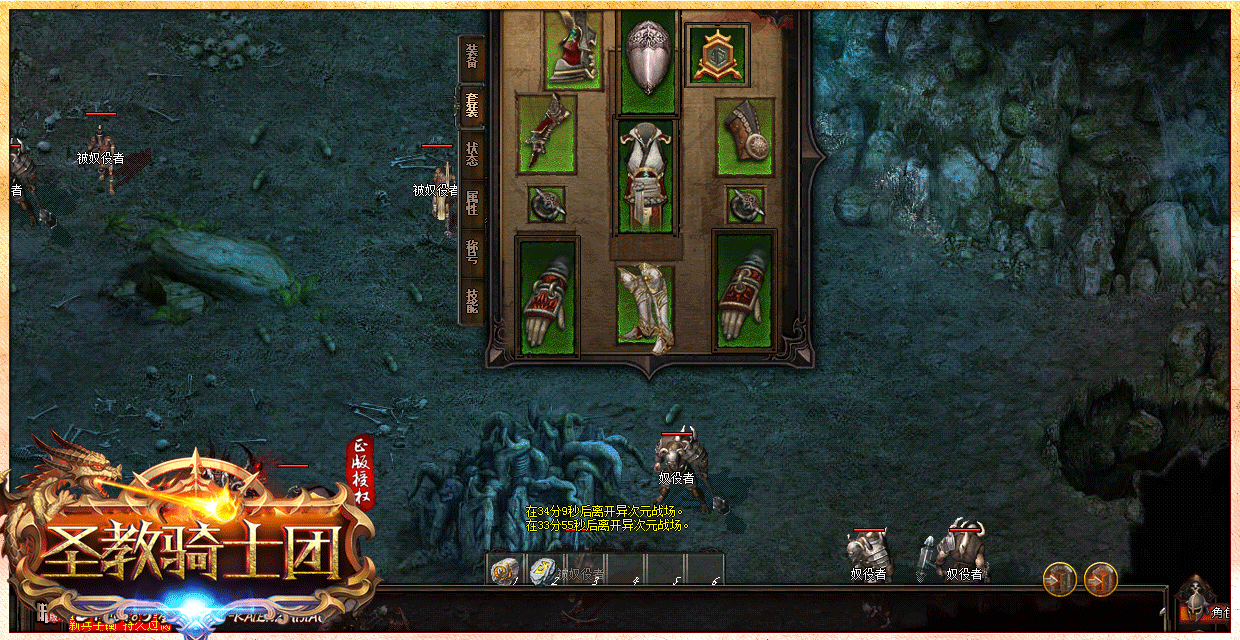Image resolution: width=1240 pixels, height=640 pixels.
Task: Show the 状态 status tab
Action: [x=472, y=154]
